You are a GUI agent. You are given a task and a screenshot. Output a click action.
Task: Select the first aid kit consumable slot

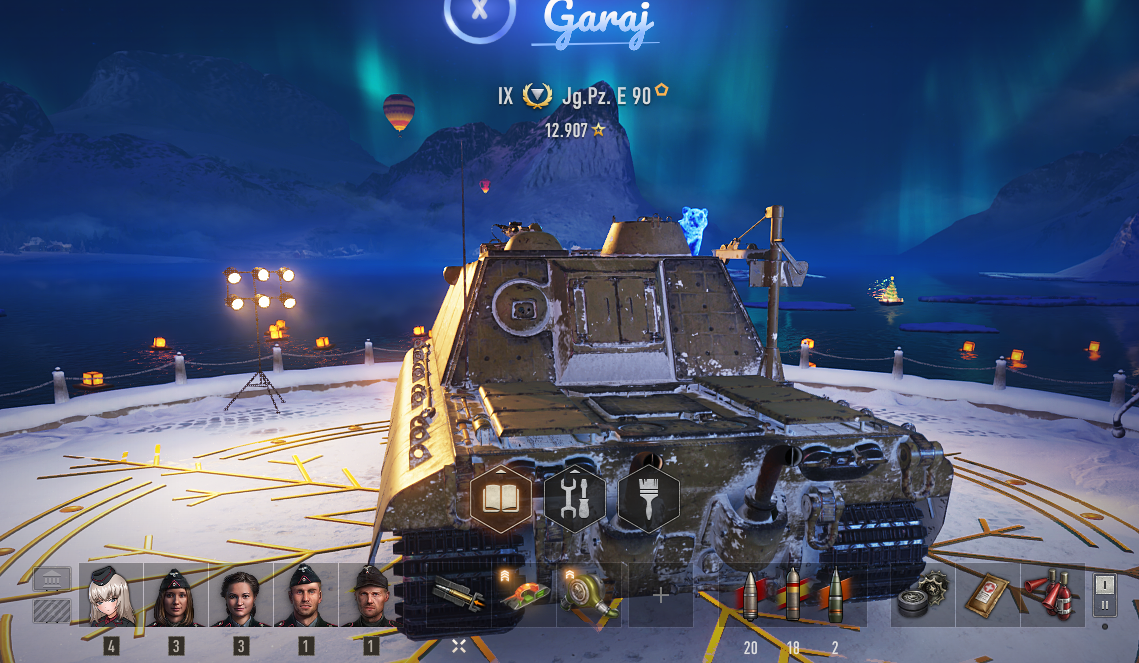click(x=987, y=595)
